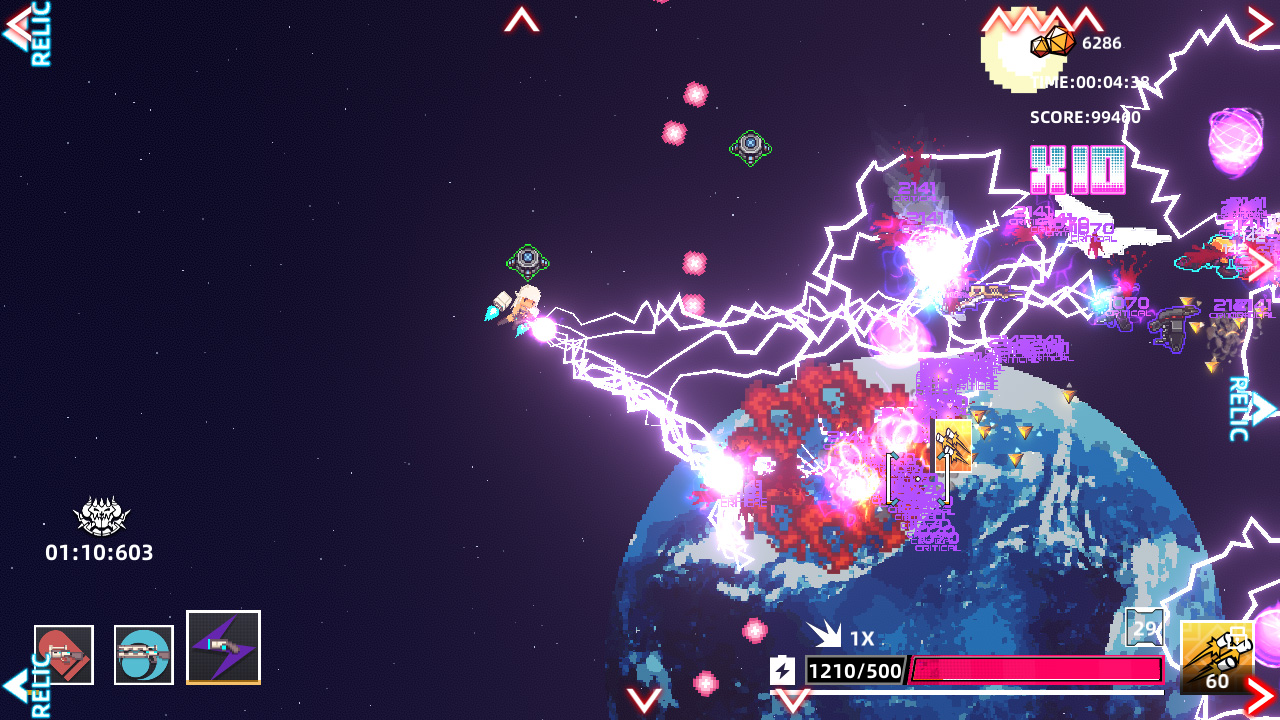The height and width of the screenshot is (720, 1280).
Task: Click the 01:10:603 boss countdown timer
Action: pyautogui.click(x=97, y=549)
